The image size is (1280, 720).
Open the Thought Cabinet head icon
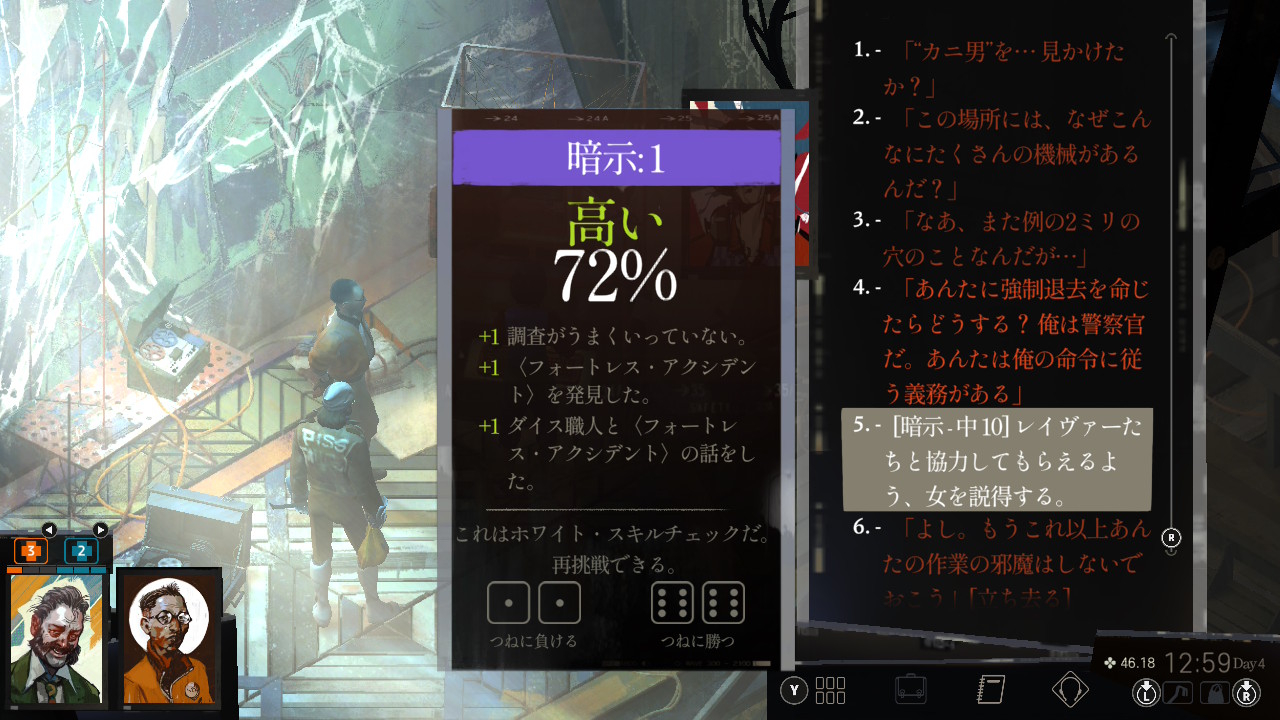1070,689
